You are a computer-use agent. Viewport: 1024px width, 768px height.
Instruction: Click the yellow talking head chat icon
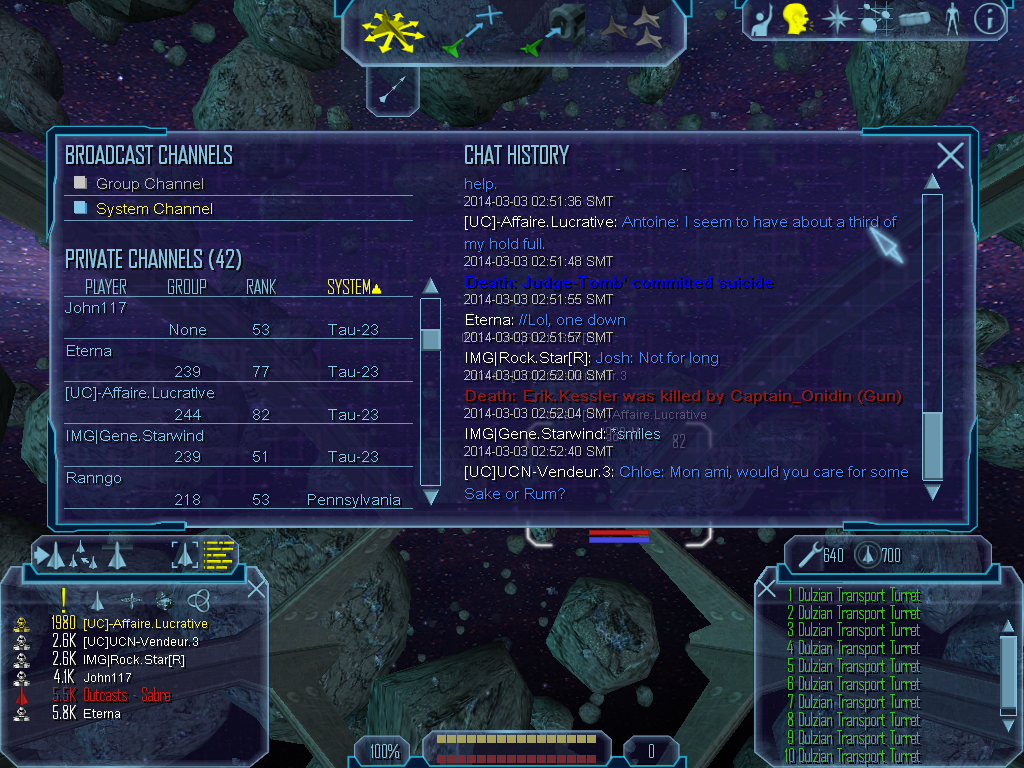[795, 18]
